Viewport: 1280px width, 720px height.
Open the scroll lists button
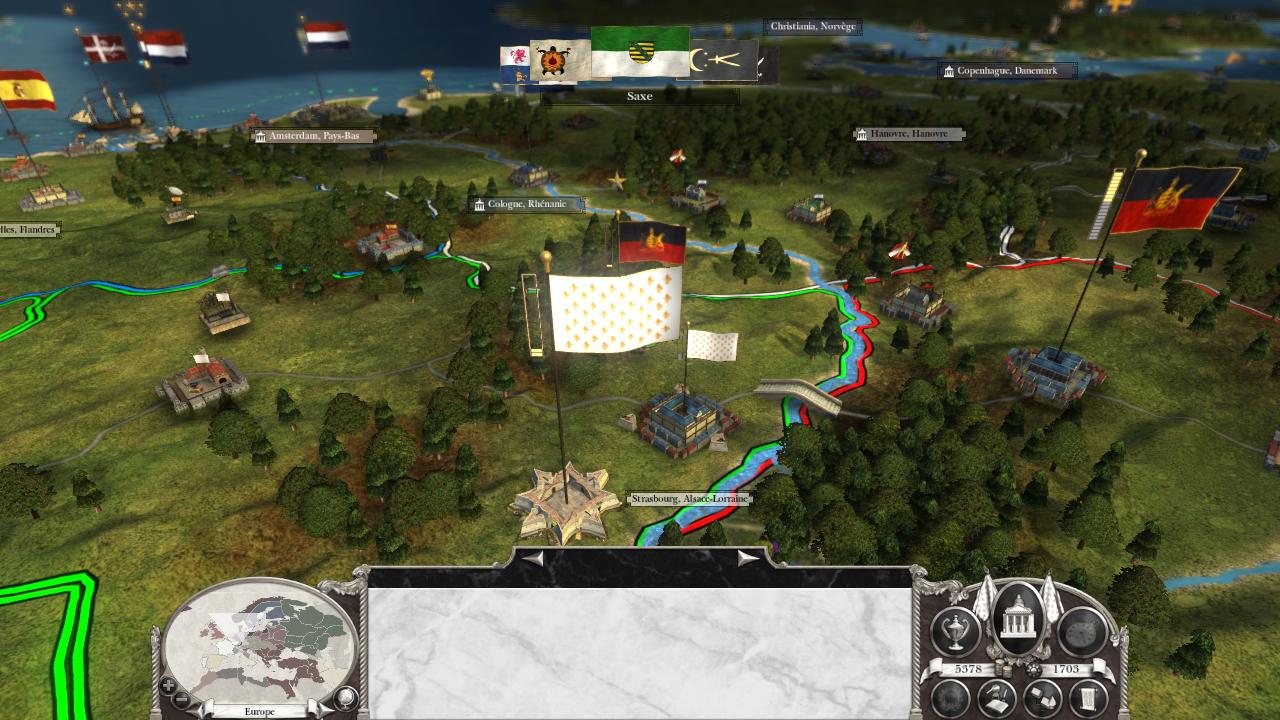[x=1087, y=699]
